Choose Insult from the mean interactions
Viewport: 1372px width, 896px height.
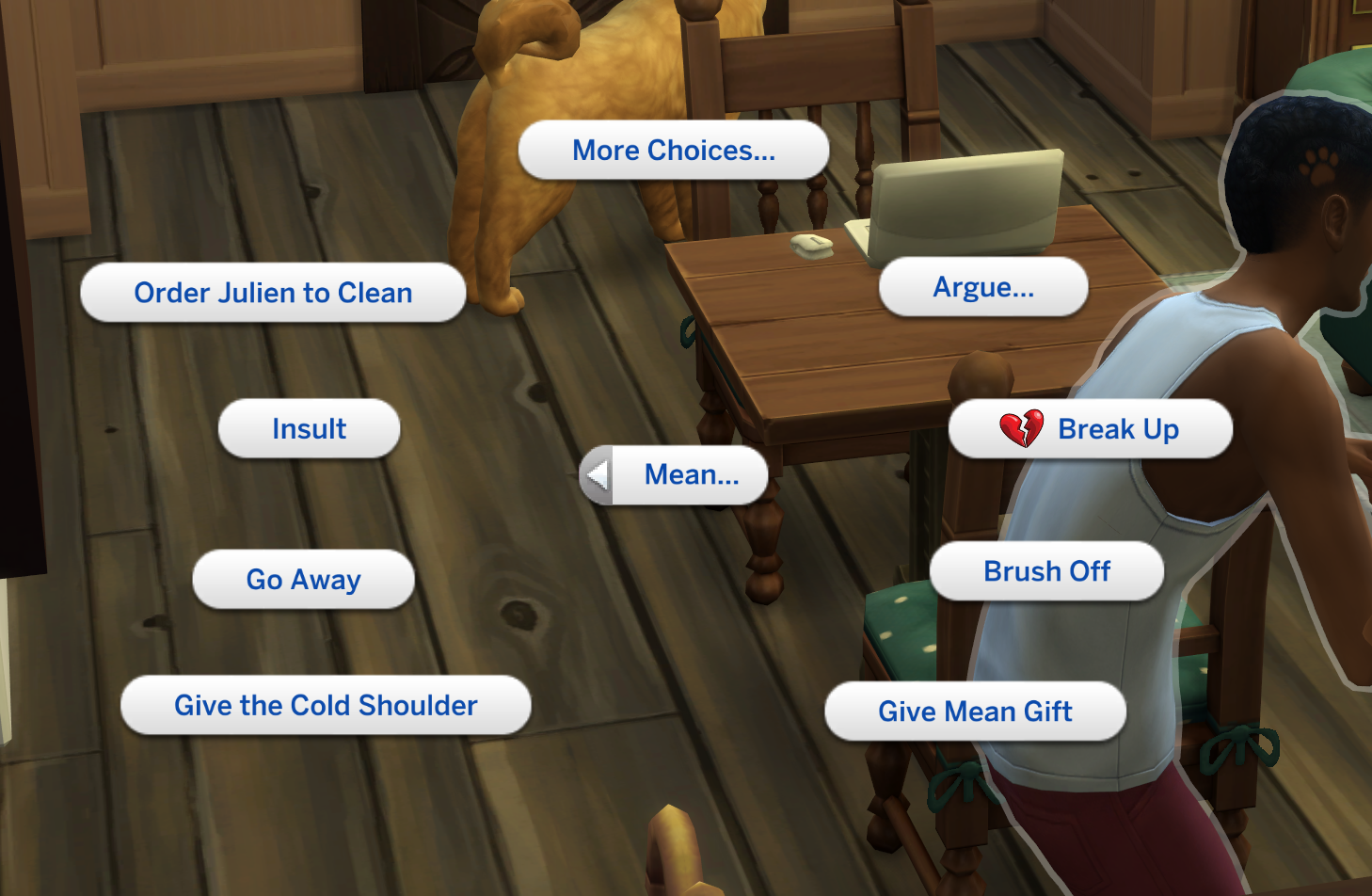(x=309, y=428)
